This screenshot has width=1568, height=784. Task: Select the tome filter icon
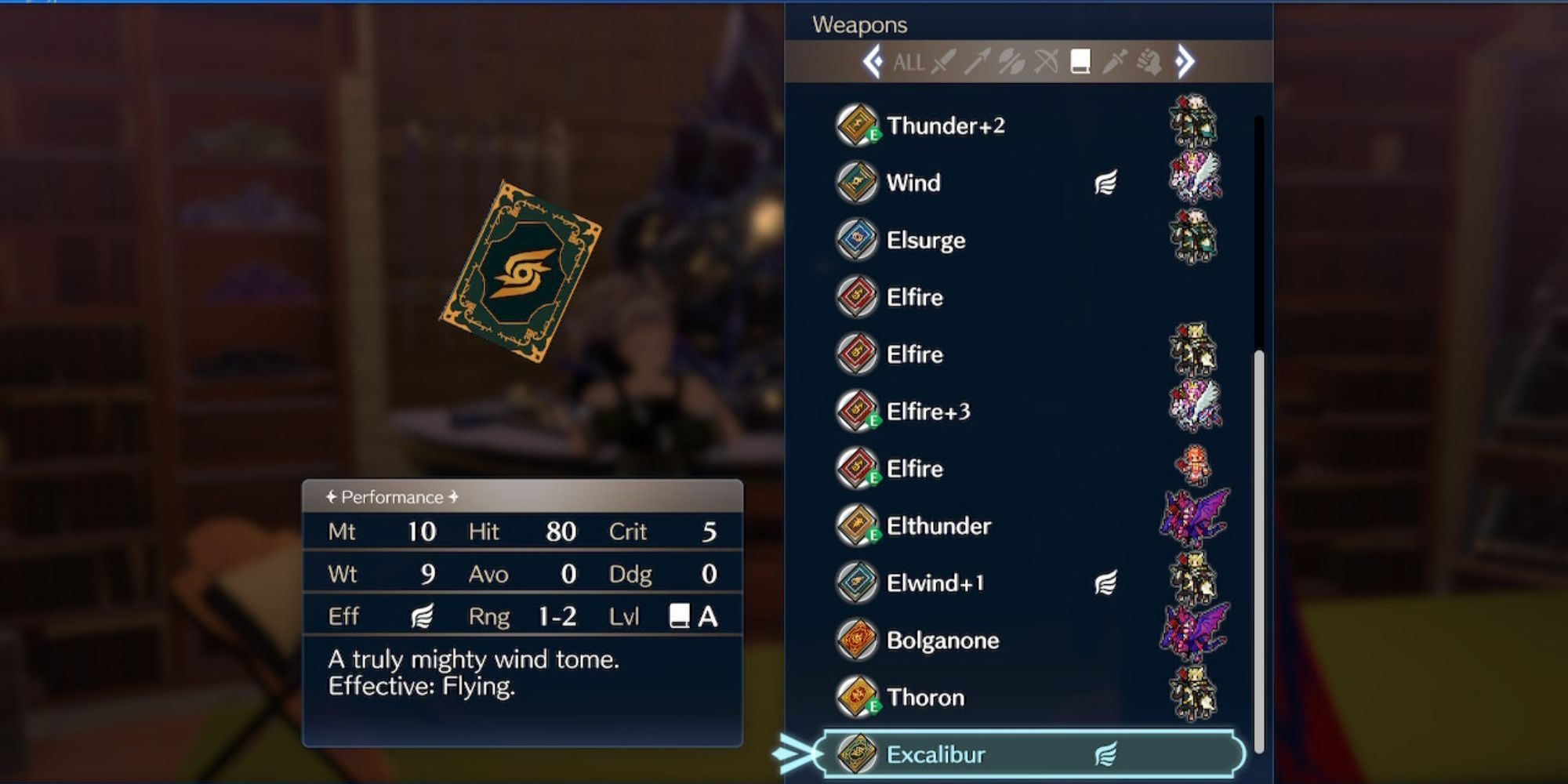click(1080, 63)
